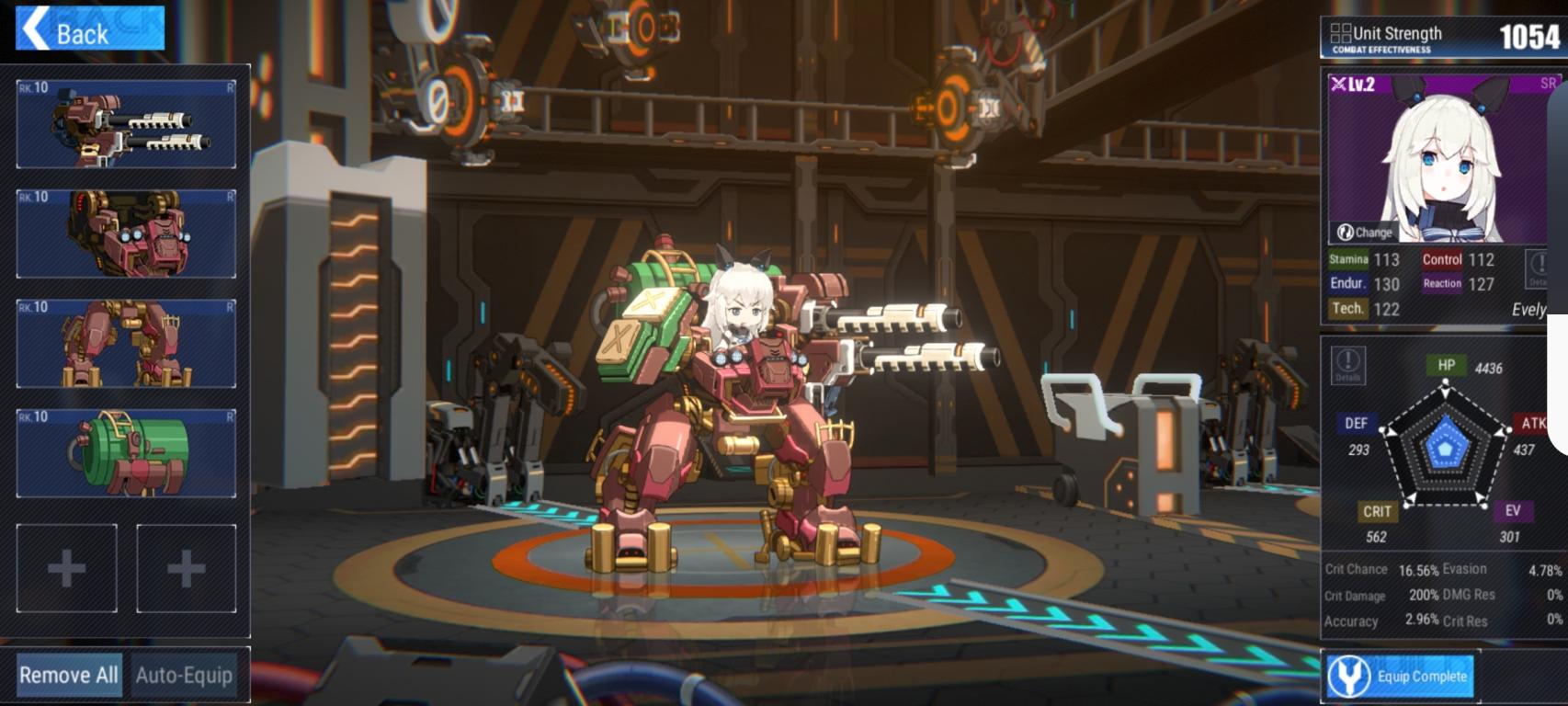Open stat details beside the HP pentagon
The image size is (1568, 706).
click(1347, 366)
